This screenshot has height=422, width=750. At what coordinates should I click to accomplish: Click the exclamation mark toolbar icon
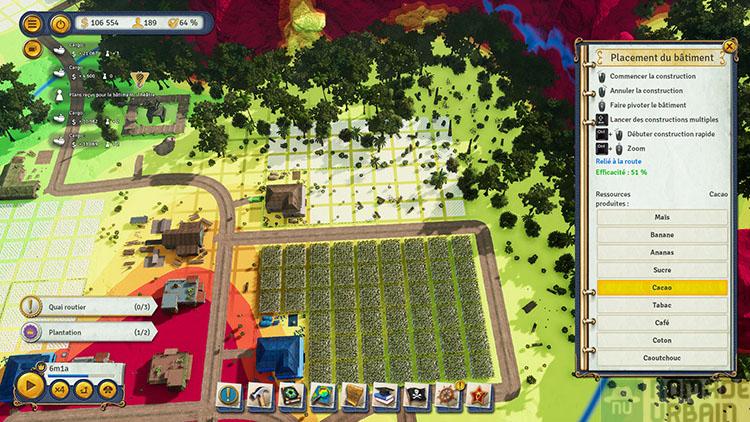click(x=229, y=395)
